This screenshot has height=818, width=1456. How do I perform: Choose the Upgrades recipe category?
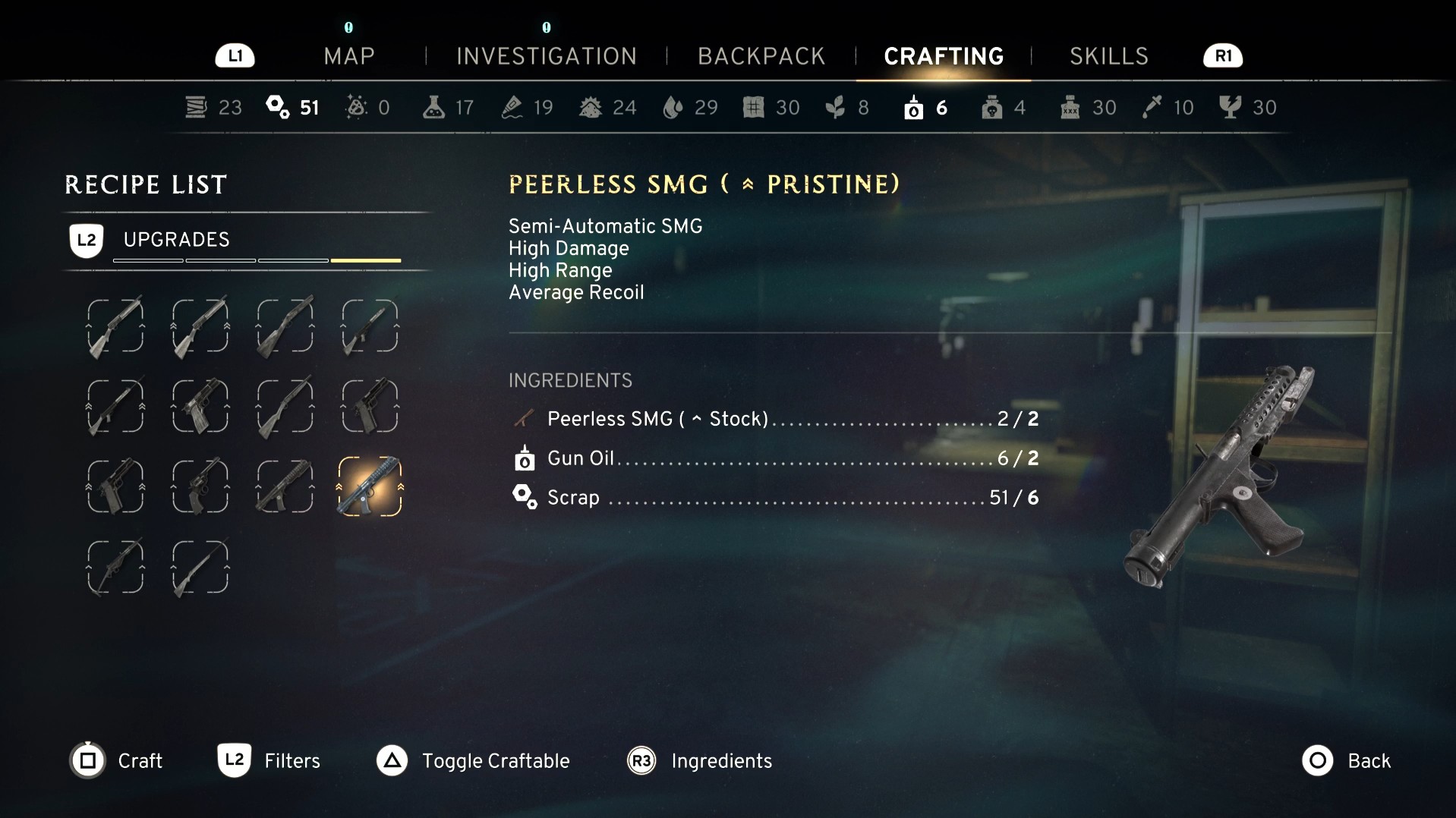[x=176, y=240]
